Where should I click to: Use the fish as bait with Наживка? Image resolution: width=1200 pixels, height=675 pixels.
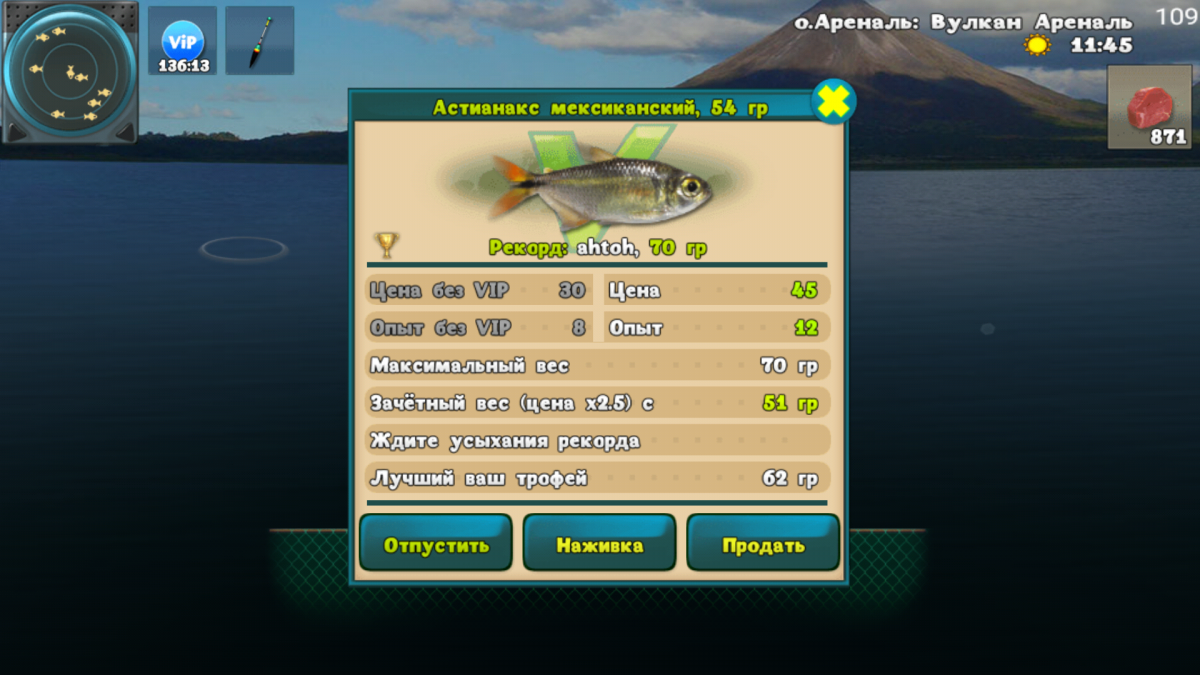pyautogui.click(x=600, y=544)
